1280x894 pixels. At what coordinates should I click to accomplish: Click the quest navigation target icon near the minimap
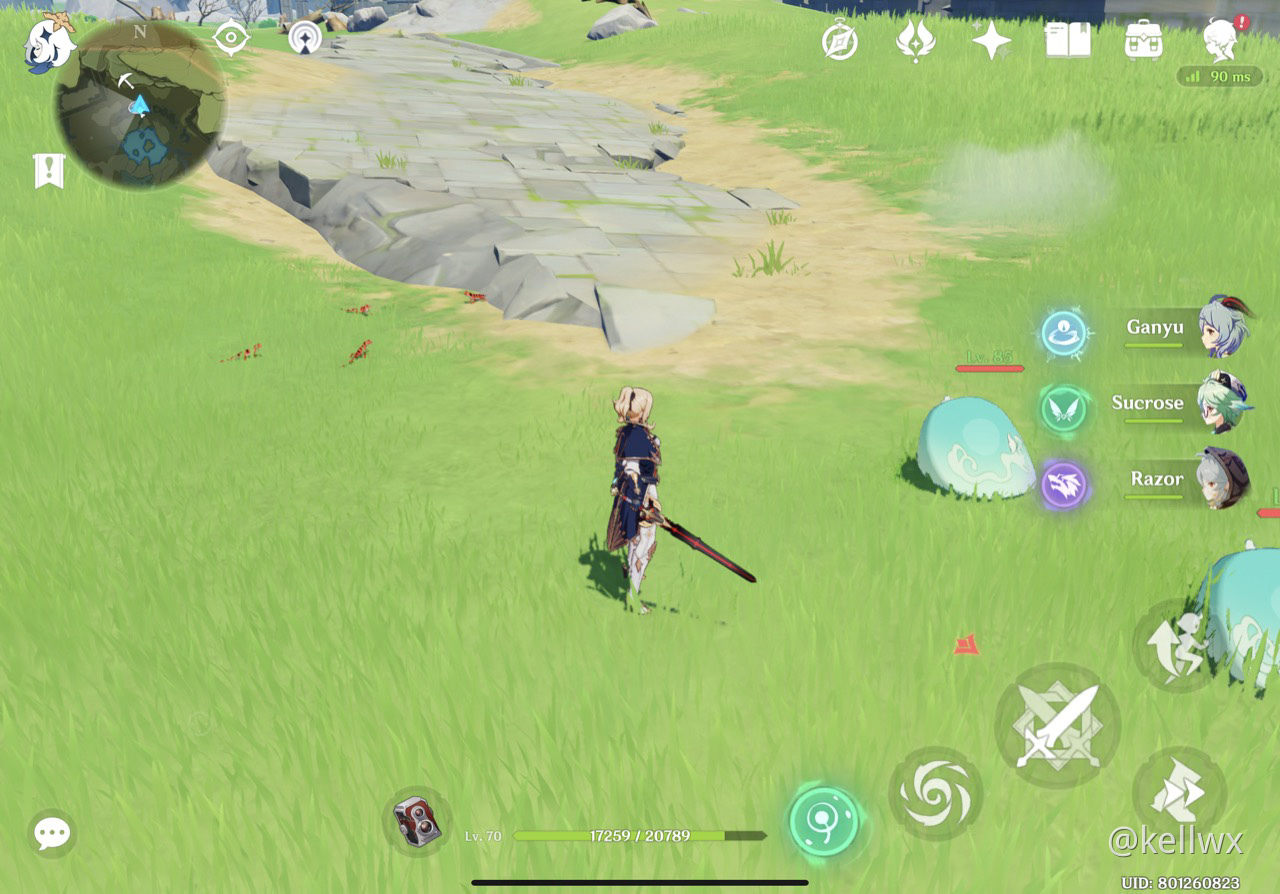pos(231,38)
